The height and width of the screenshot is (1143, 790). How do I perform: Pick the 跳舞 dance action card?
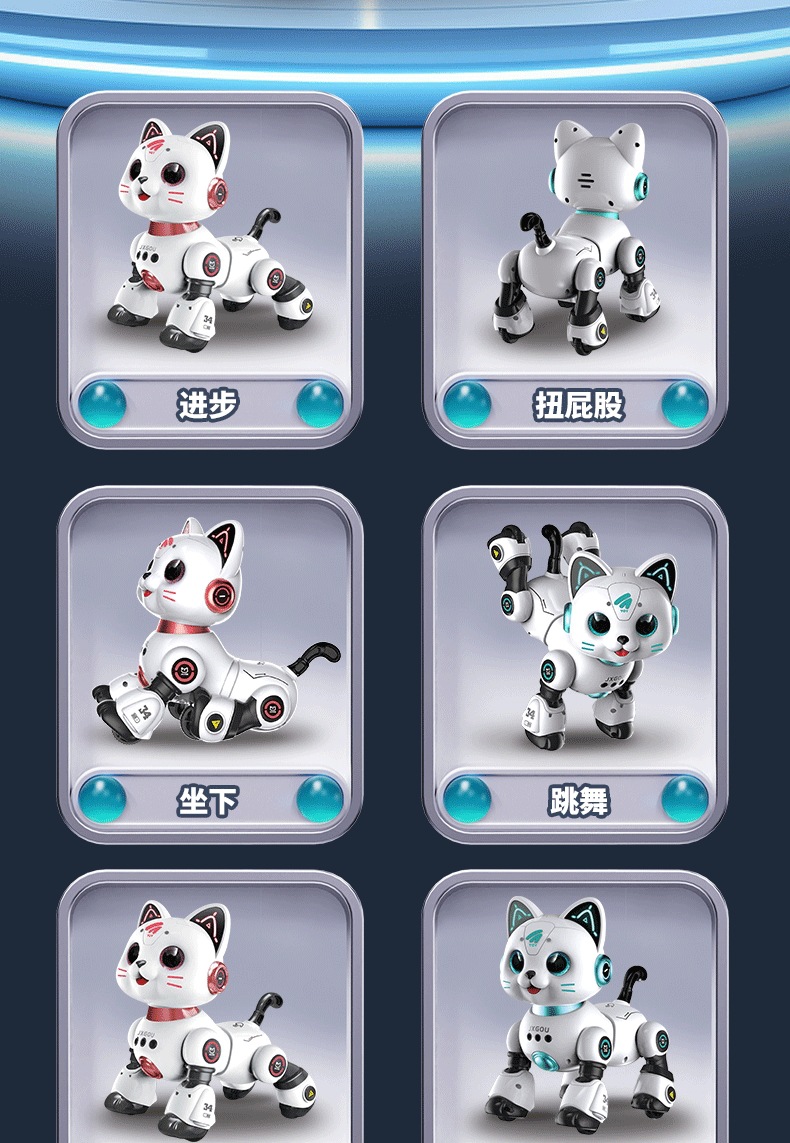click(575, 665)
